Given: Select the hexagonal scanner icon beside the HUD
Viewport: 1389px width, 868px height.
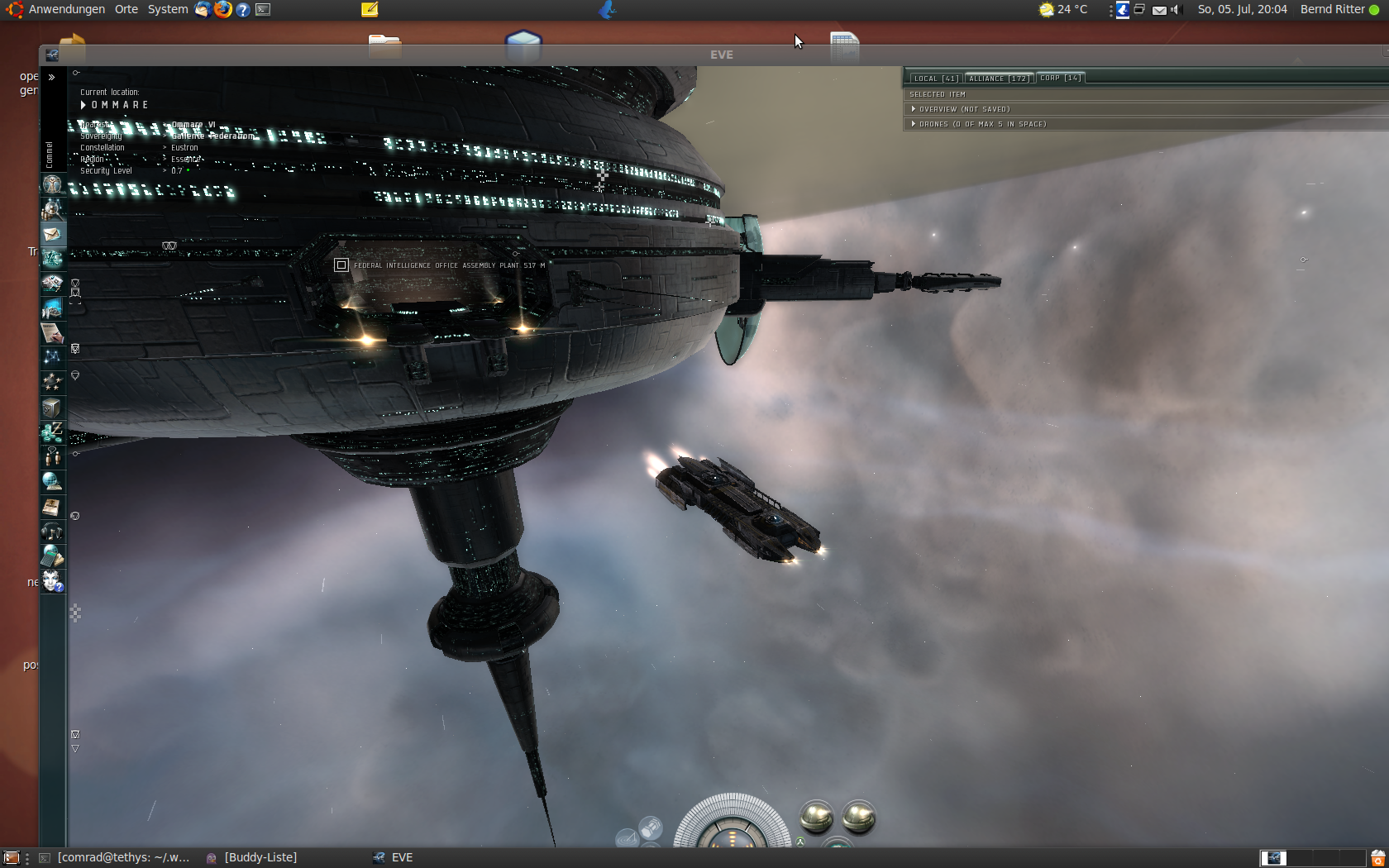Looking at the screenshot, I should (x=652, y=827).
